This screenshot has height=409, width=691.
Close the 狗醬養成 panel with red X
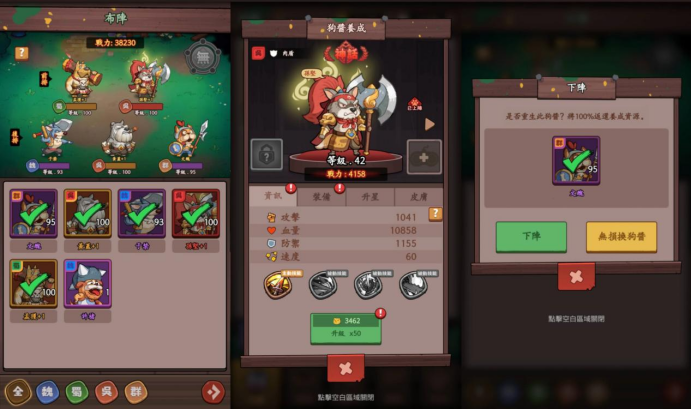[x=345, y=367]
